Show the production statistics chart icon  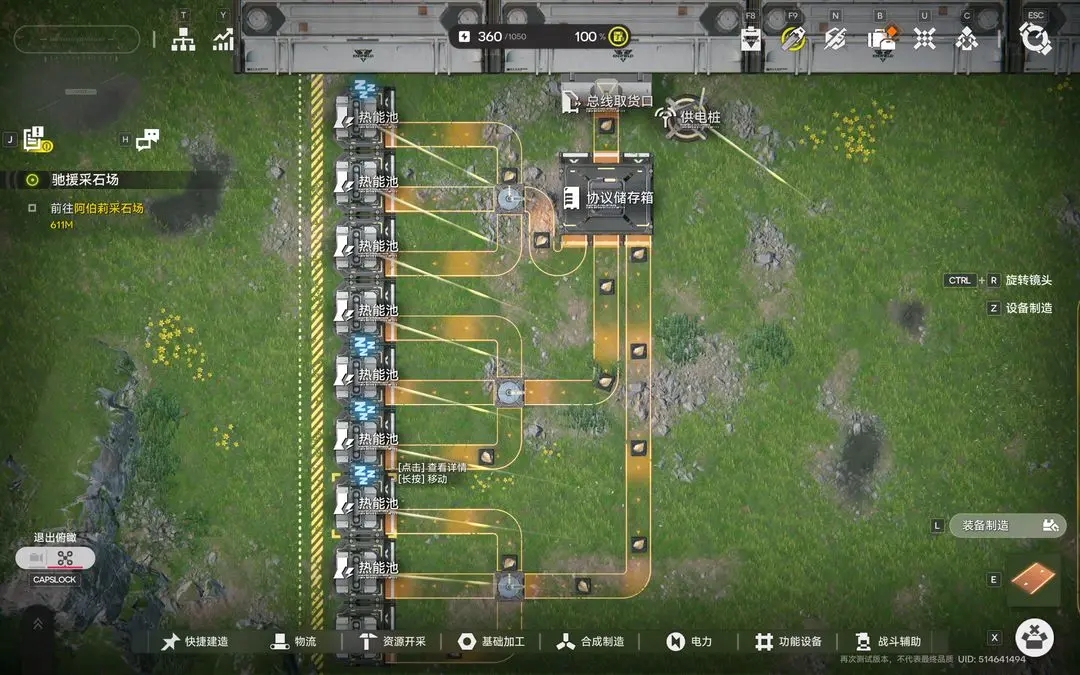coord(223,40)
